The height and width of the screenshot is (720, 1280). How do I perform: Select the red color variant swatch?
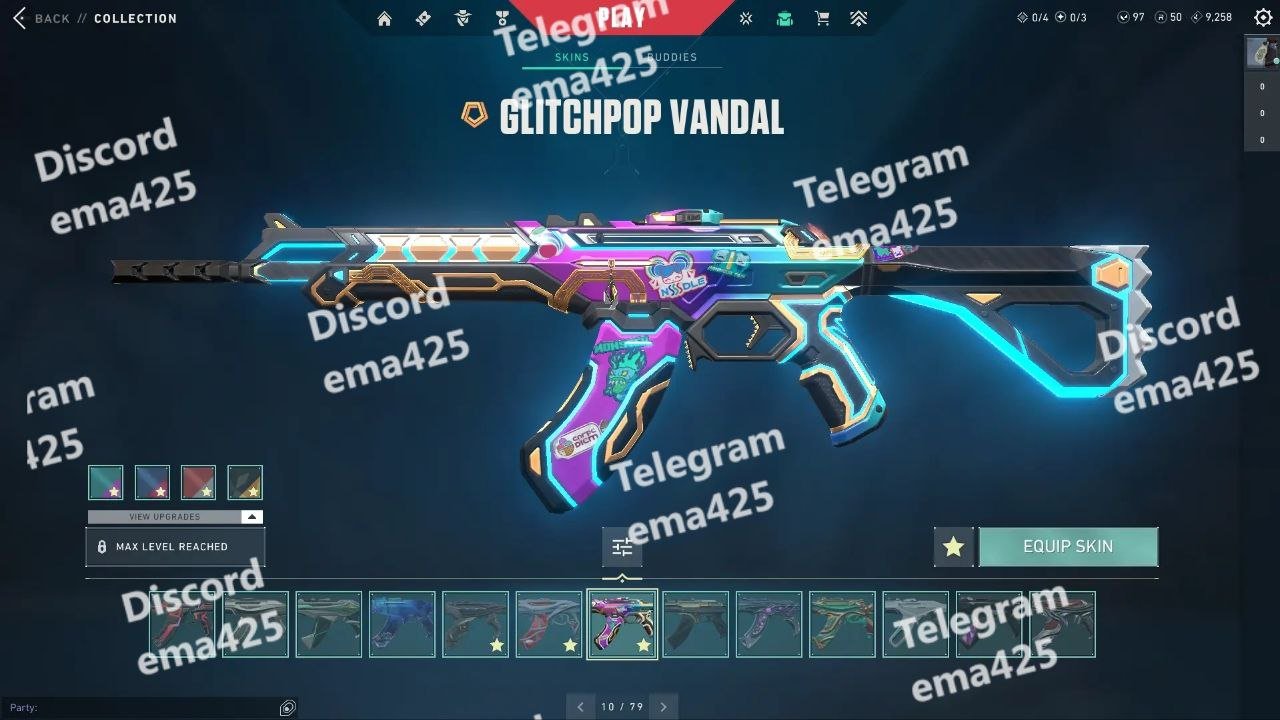[x=199, y=482]
